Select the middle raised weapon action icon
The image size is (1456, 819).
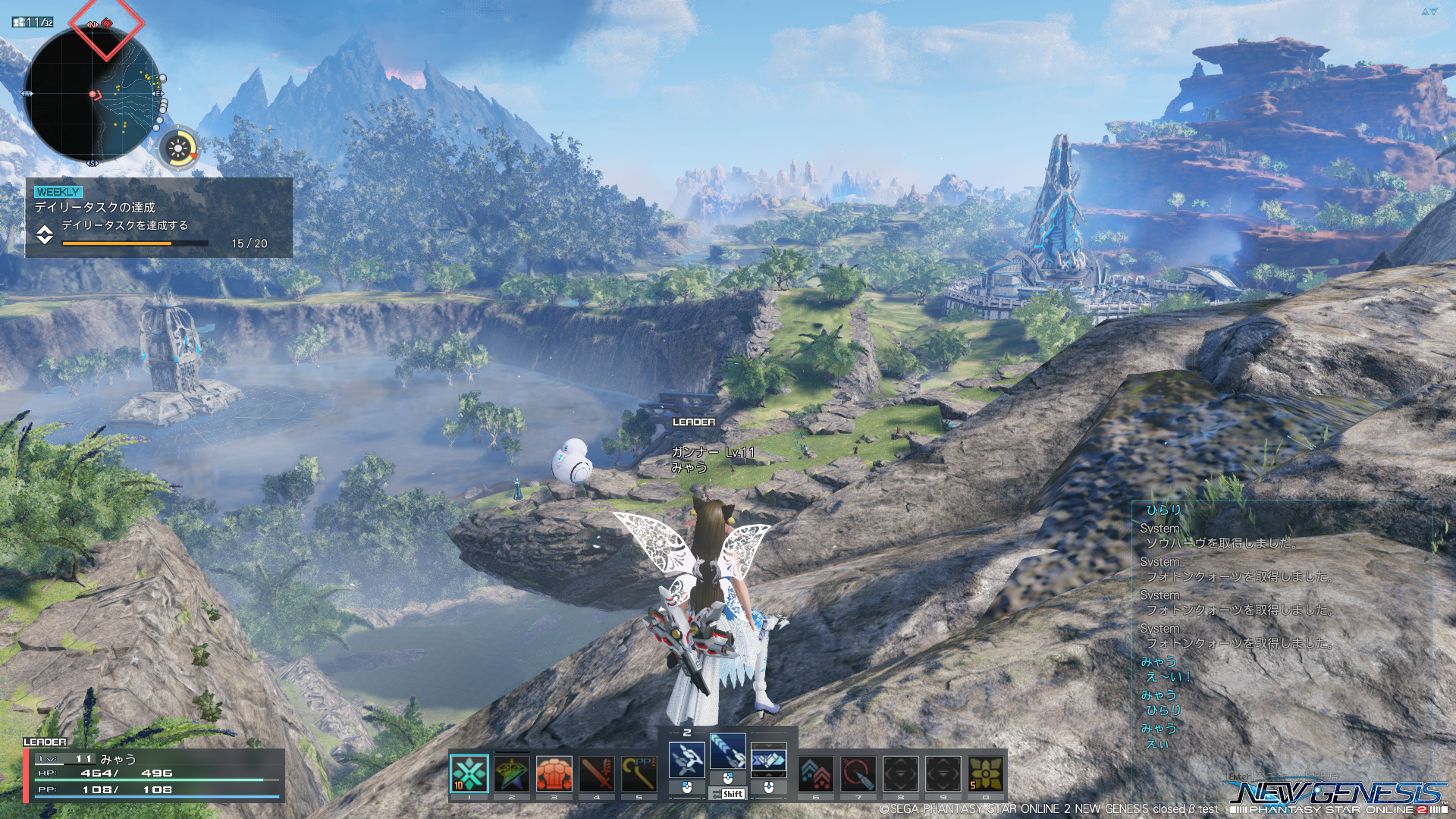coord(728,752)
